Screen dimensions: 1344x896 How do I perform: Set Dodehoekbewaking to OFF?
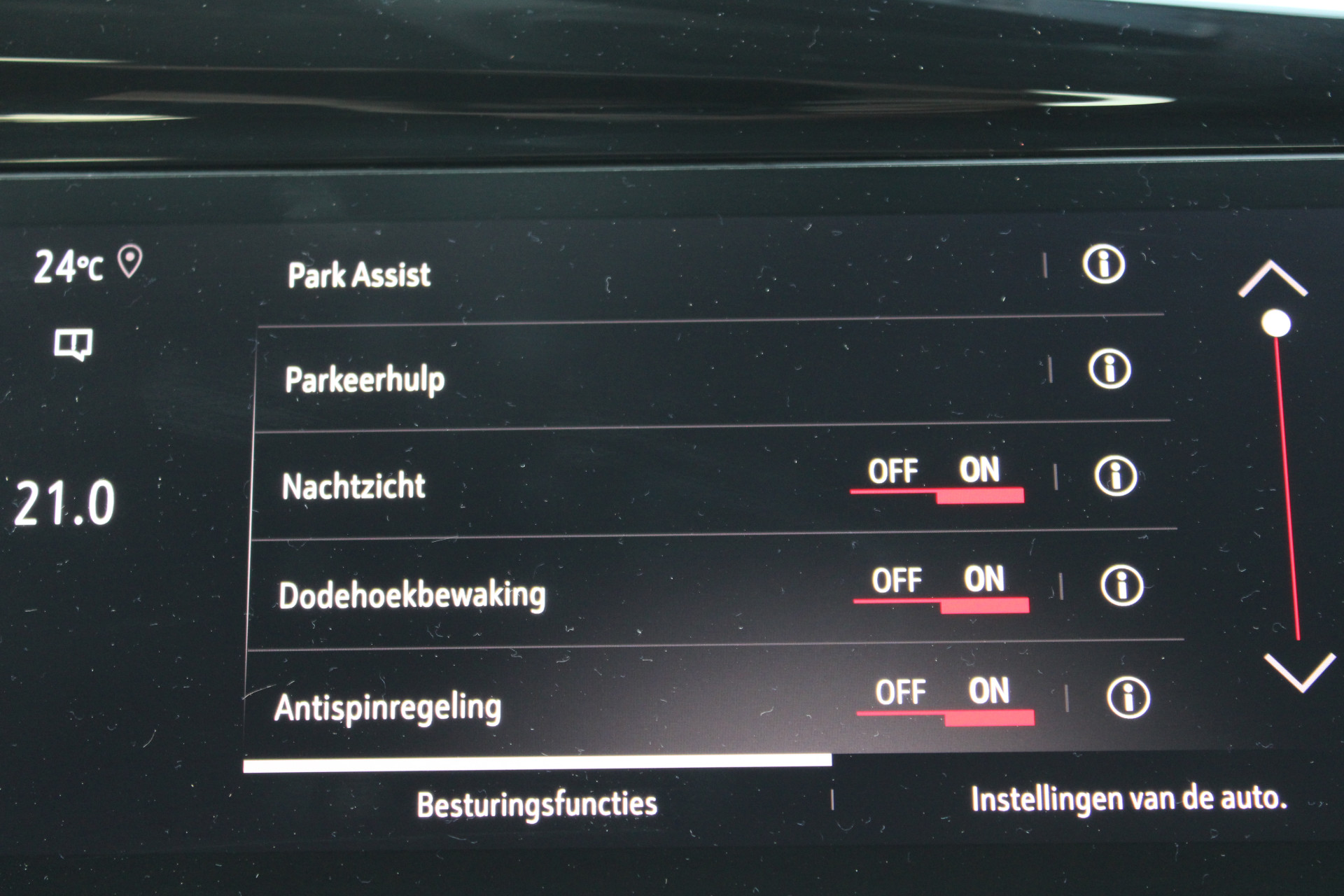tap(896, 582)
